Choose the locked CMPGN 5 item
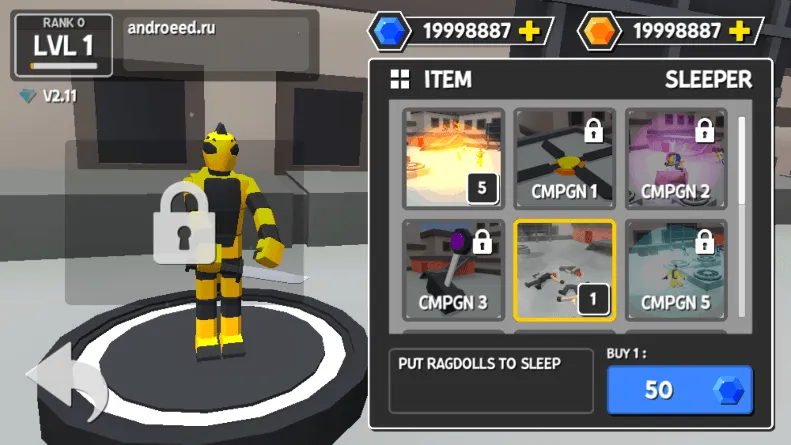This screenshot has width=791, height=445. [675, 269]
